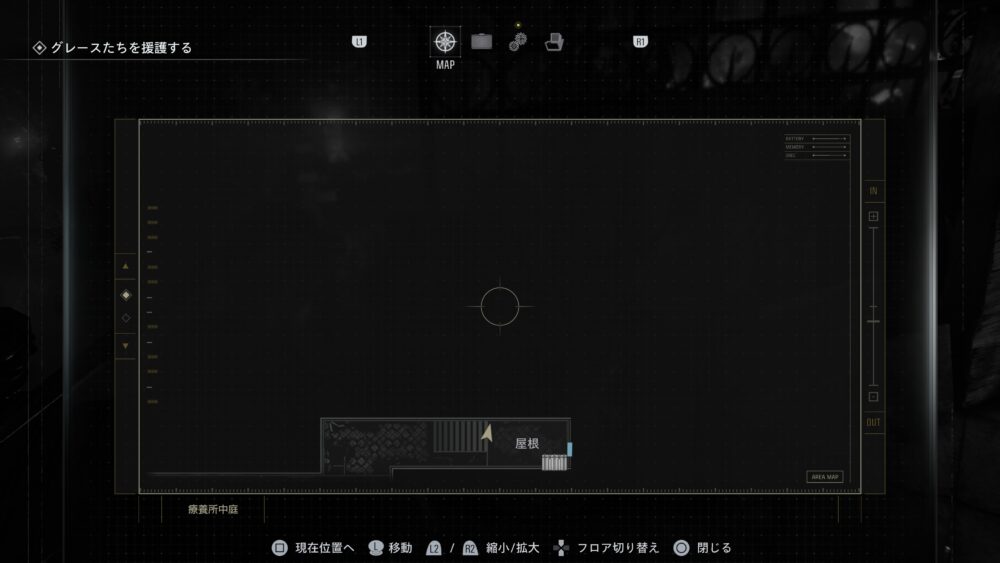Select the player arrow marker on the map
This screenshot has width=1000, height=563.
coord(487,434)
